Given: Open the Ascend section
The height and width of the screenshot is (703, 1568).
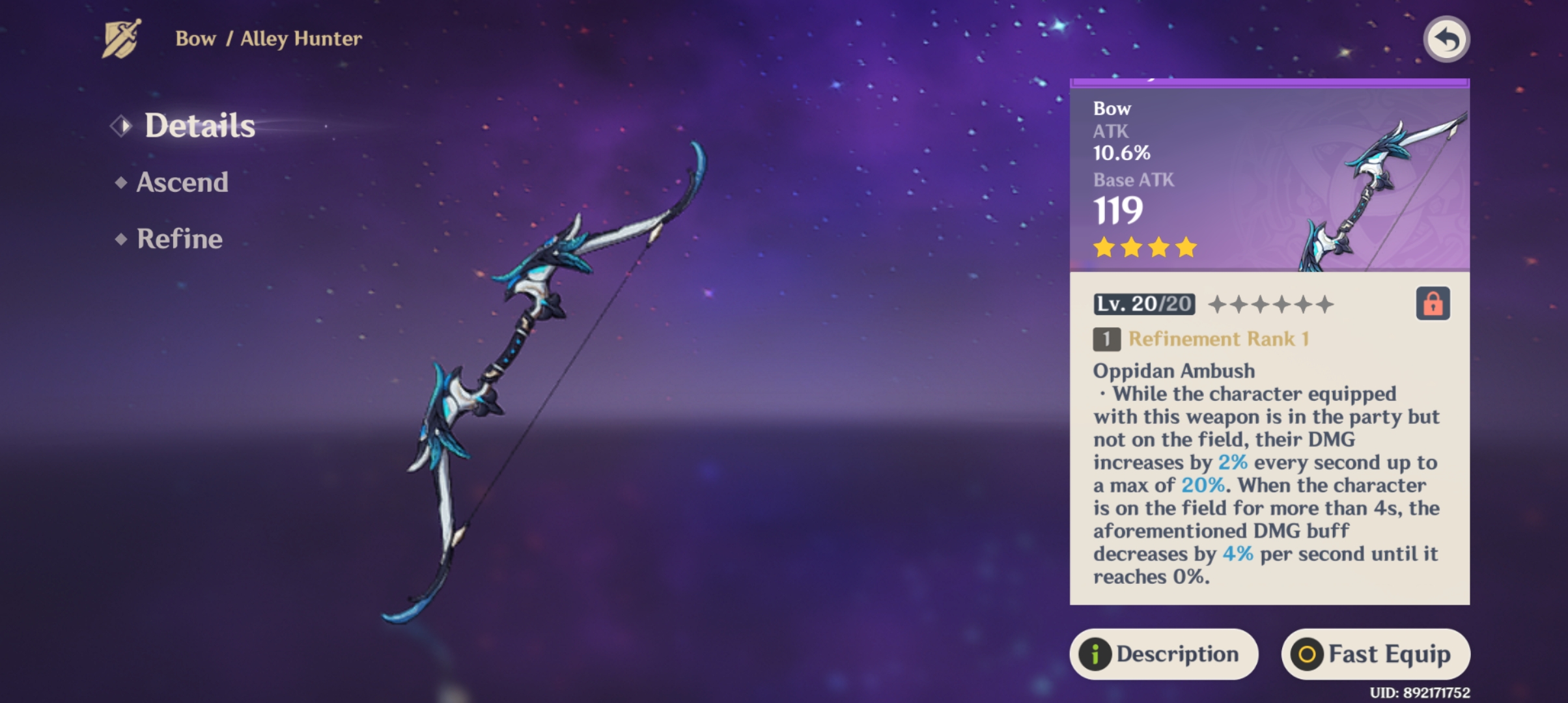Looking at the screenshot, I should coord(182,182).
